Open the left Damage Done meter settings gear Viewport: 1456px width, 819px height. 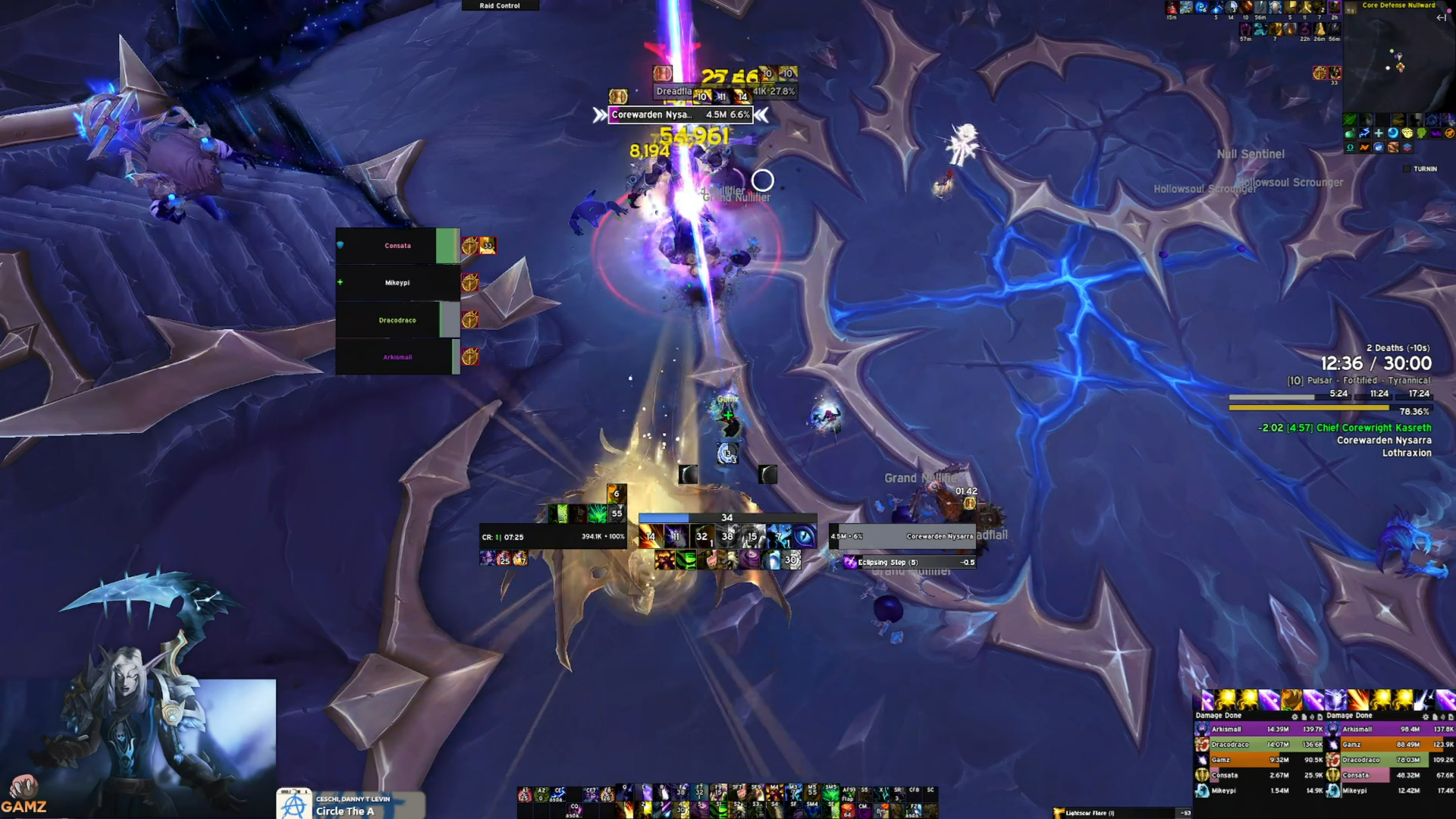(x=1294, y=716)
